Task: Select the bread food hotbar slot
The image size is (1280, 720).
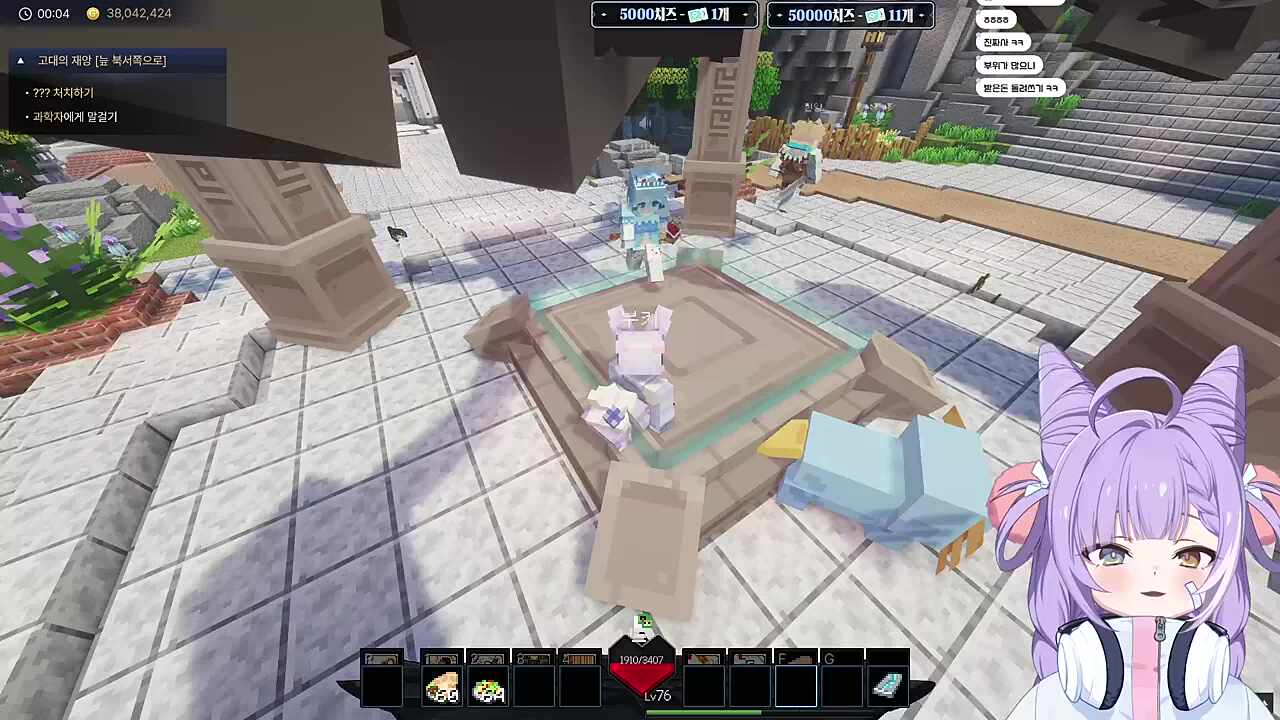Action: pos(441,688)
